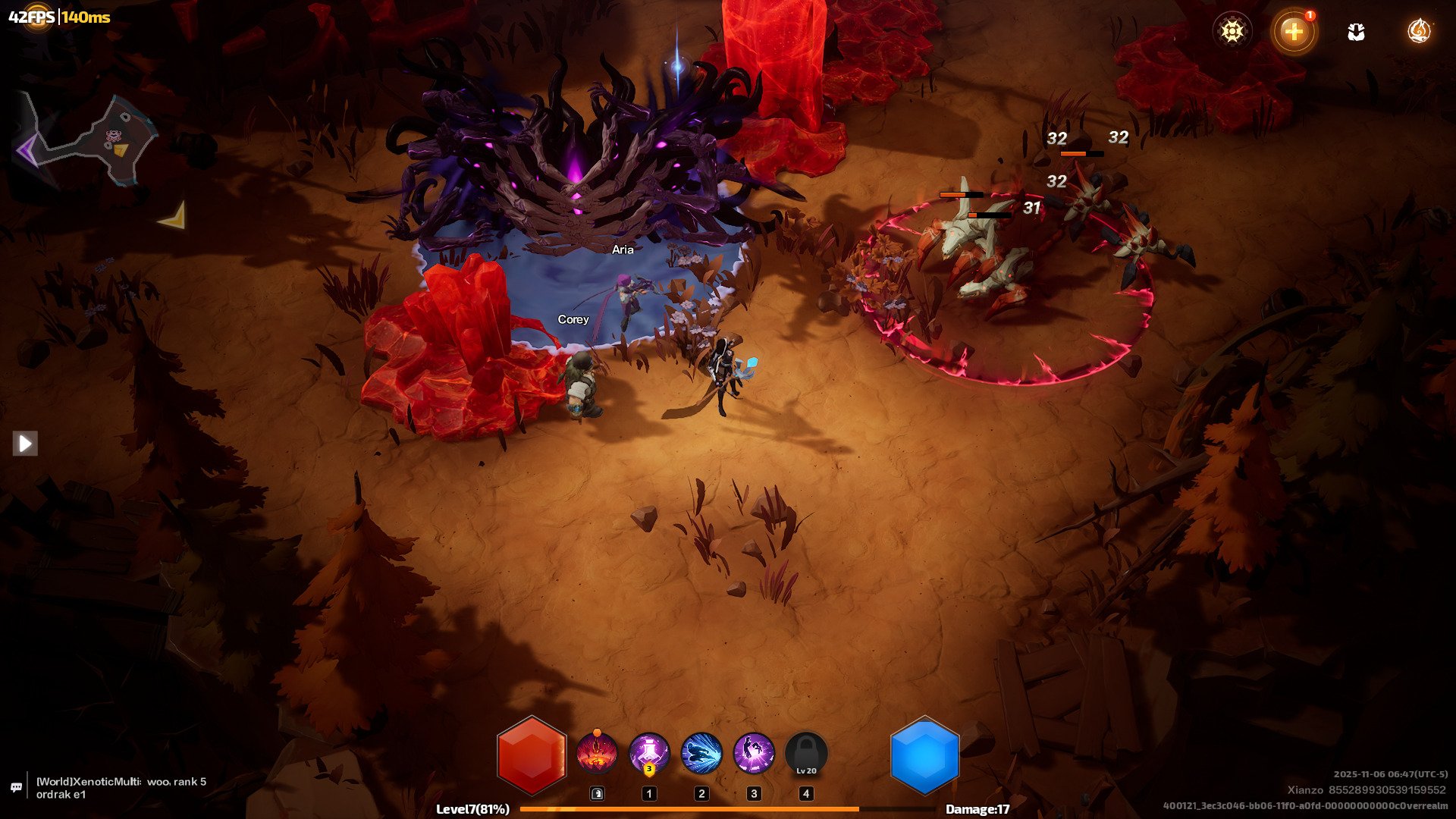Click the blue hexagon mana gem
This screenshot has height=819, width=1456.
pos(924,756)
